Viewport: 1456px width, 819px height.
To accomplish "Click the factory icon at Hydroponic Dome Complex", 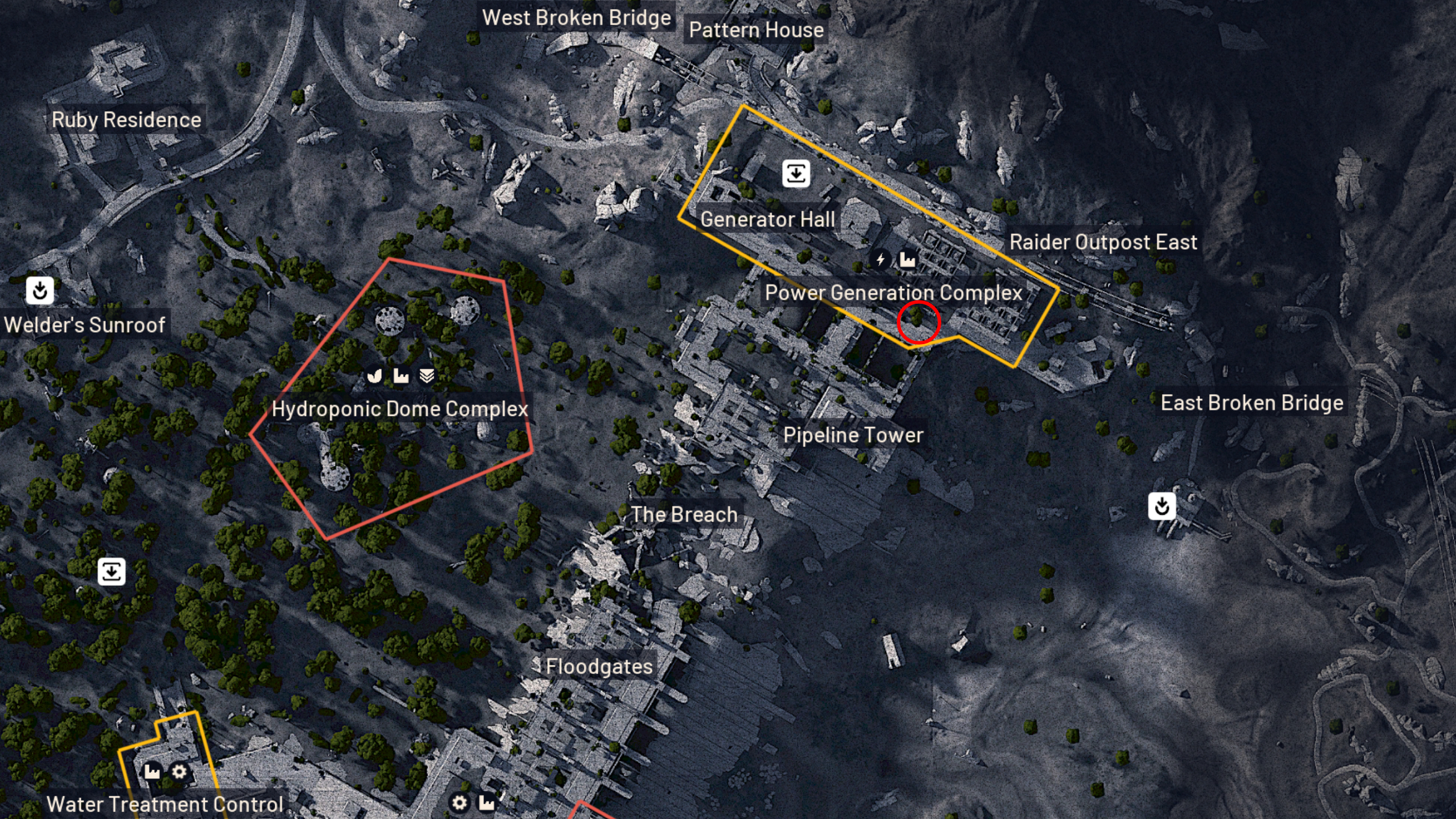I will (x=401, y=376).
